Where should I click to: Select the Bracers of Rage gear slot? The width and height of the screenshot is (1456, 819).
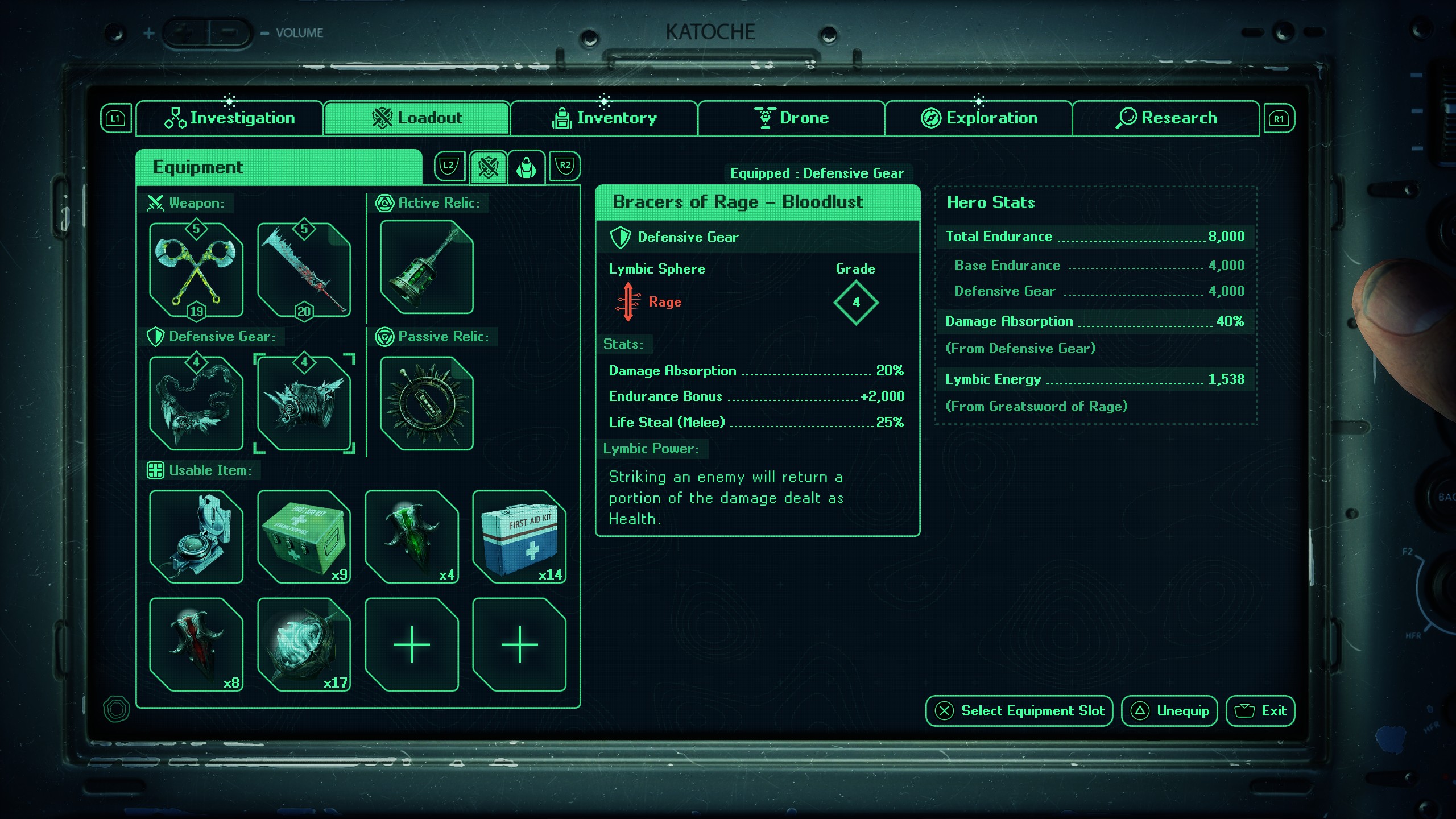(304, 404)
